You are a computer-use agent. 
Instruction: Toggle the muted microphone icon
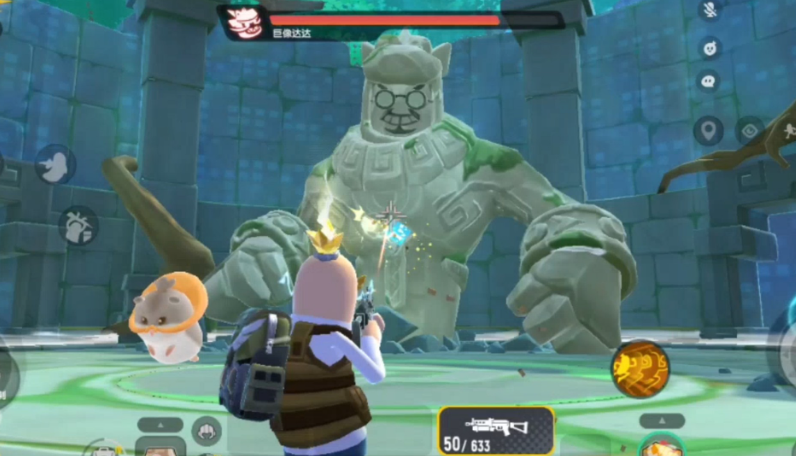710,10
